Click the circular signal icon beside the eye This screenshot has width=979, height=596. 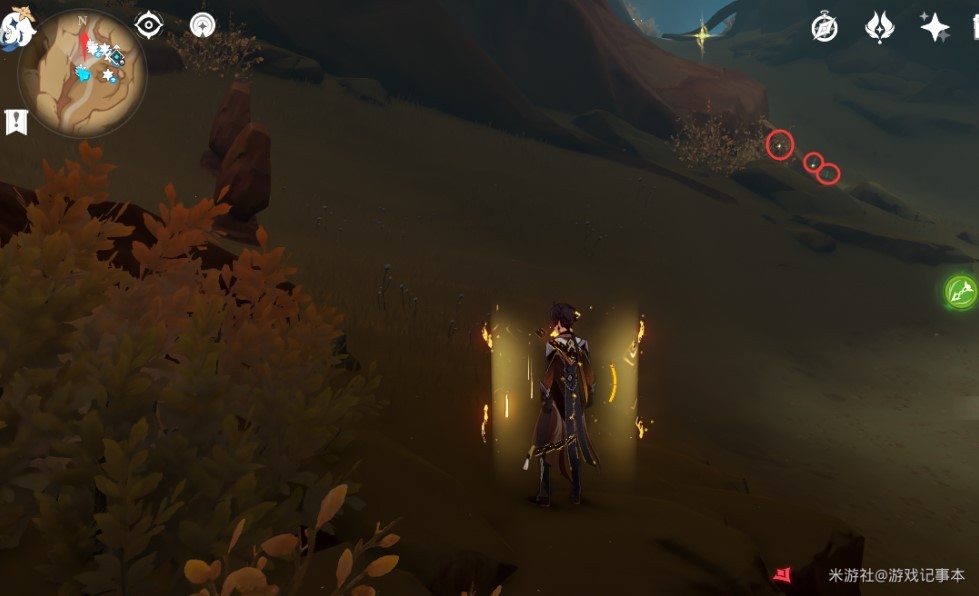203,25
